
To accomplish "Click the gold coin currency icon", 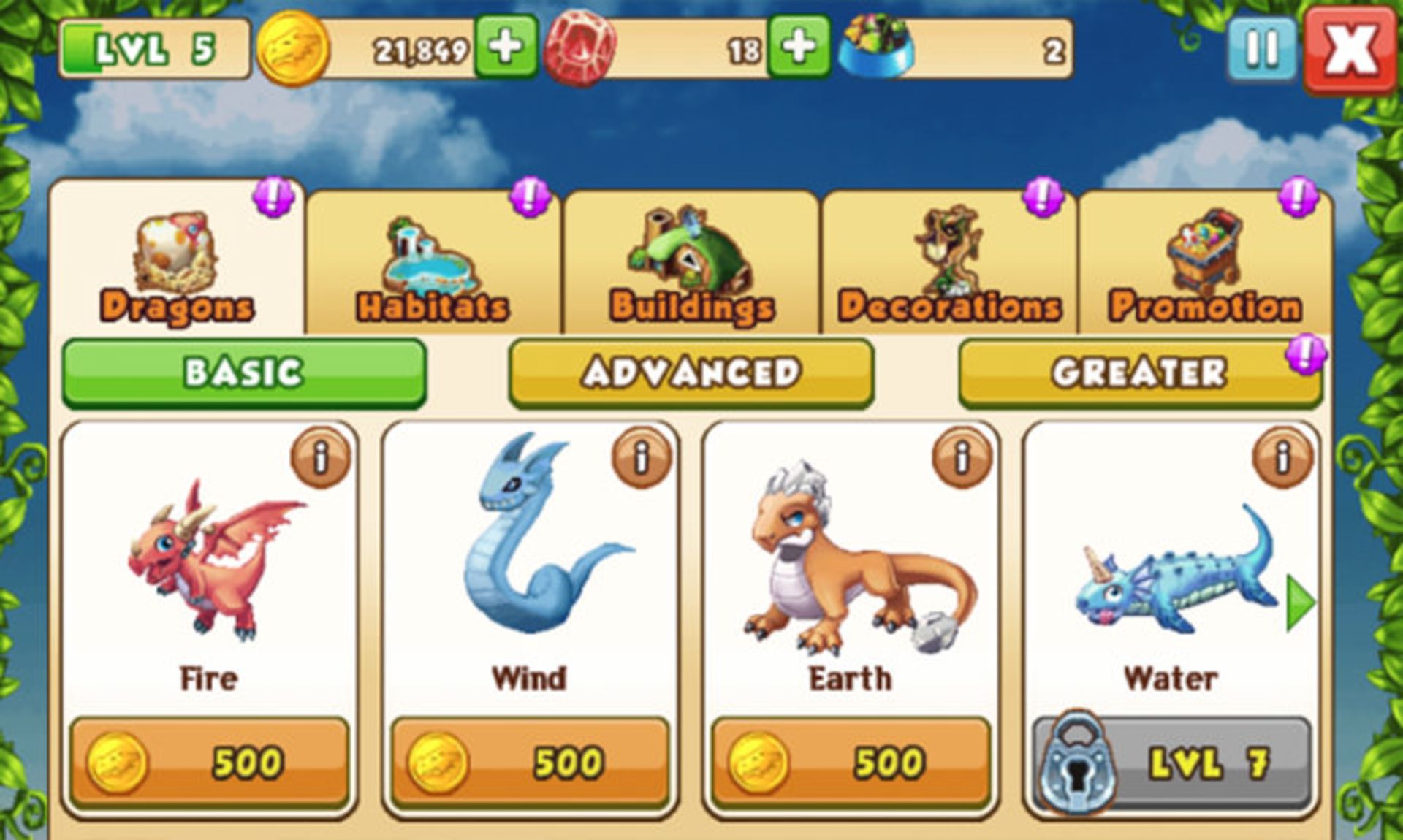I will (292, 46).
